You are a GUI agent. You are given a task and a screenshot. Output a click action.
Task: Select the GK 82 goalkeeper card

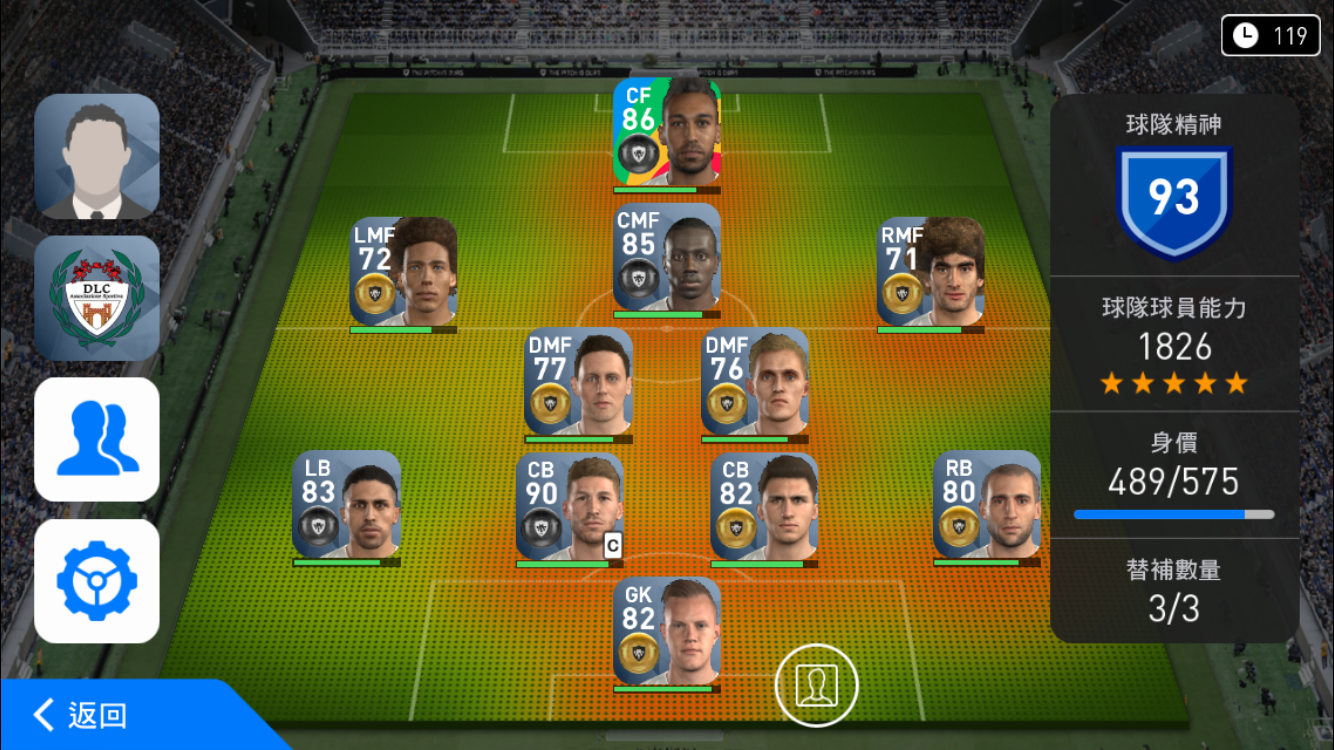[x=667, y=631]
